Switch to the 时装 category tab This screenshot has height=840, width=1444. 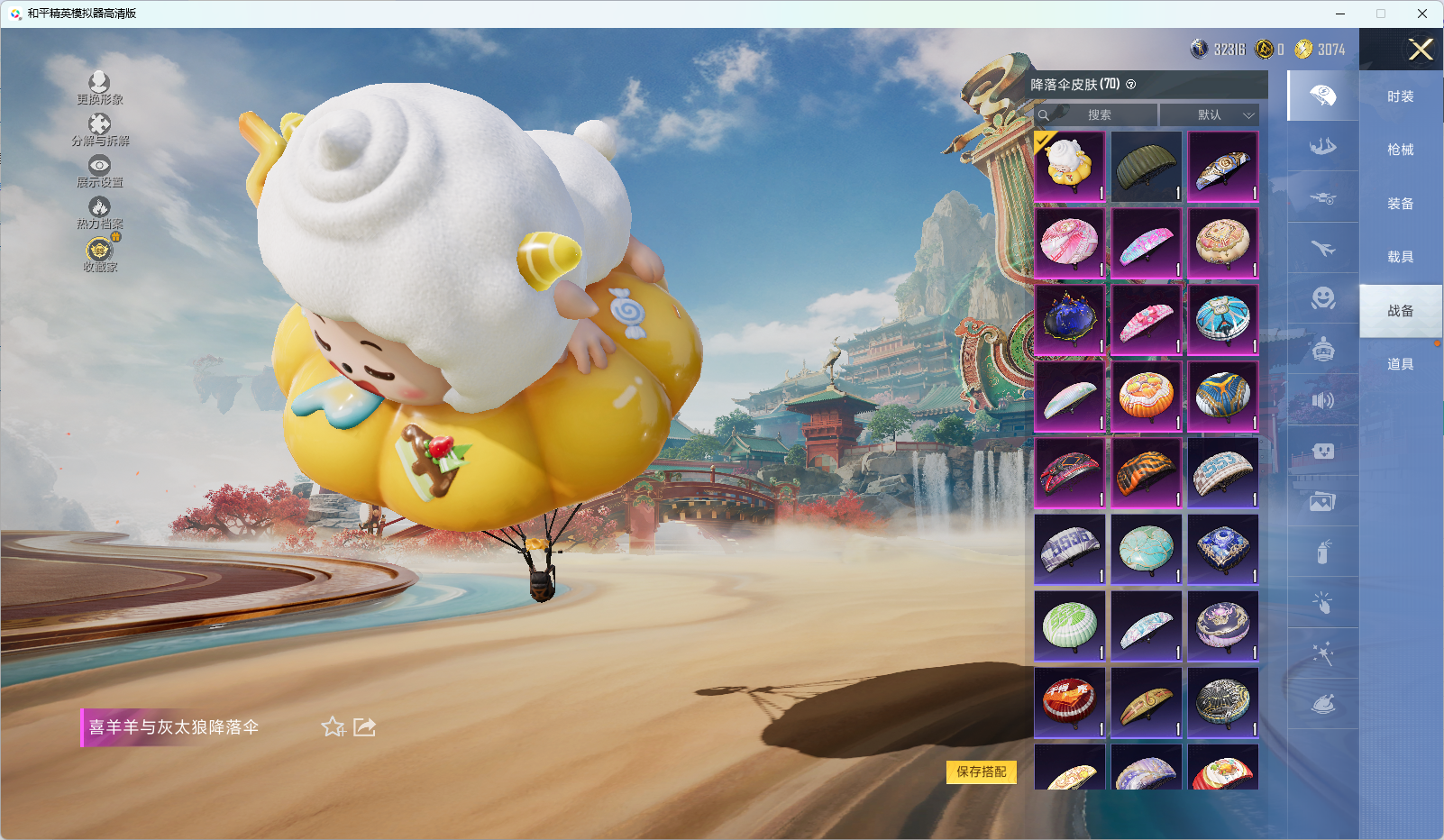pyautogui.click(x=1400, y=96)
